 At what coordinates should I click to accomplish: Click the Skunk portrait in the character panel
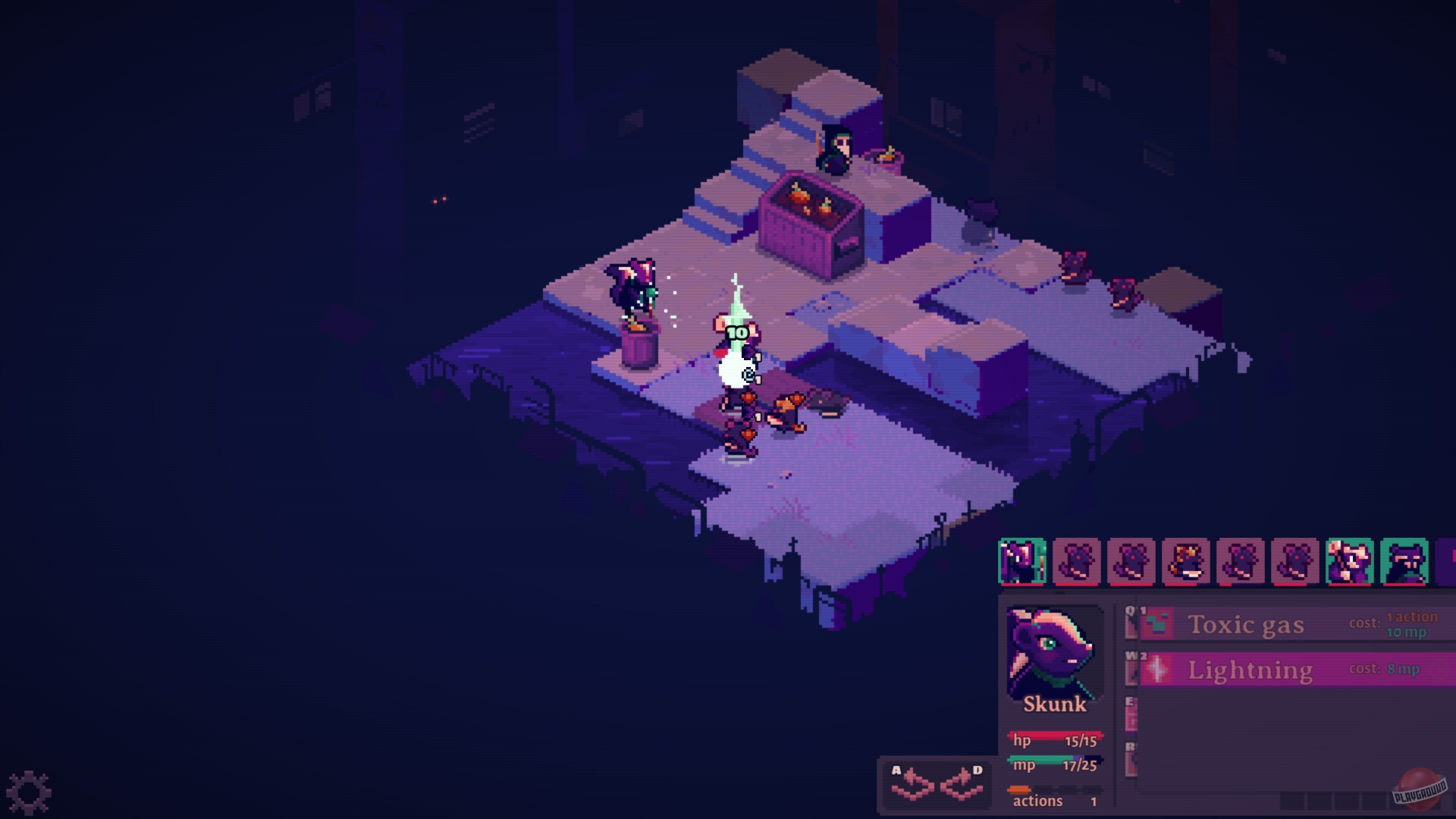[x=1054, y=654]
